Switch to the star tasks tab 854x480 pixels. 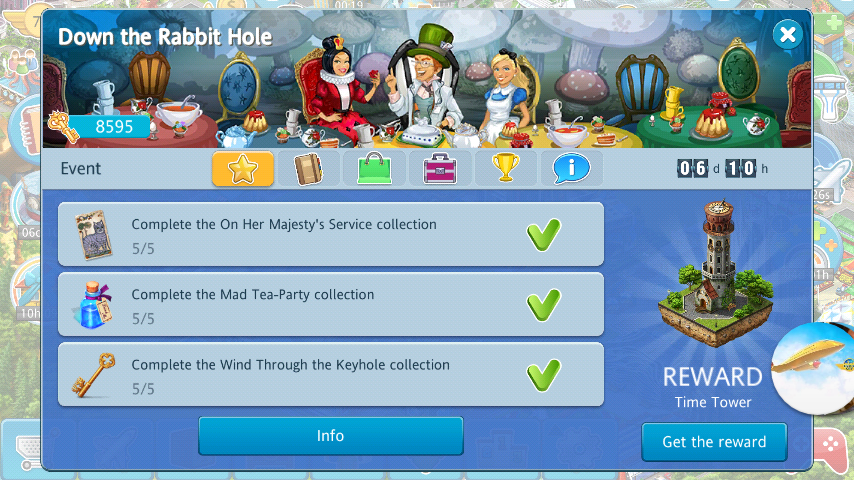pos(243,168)
